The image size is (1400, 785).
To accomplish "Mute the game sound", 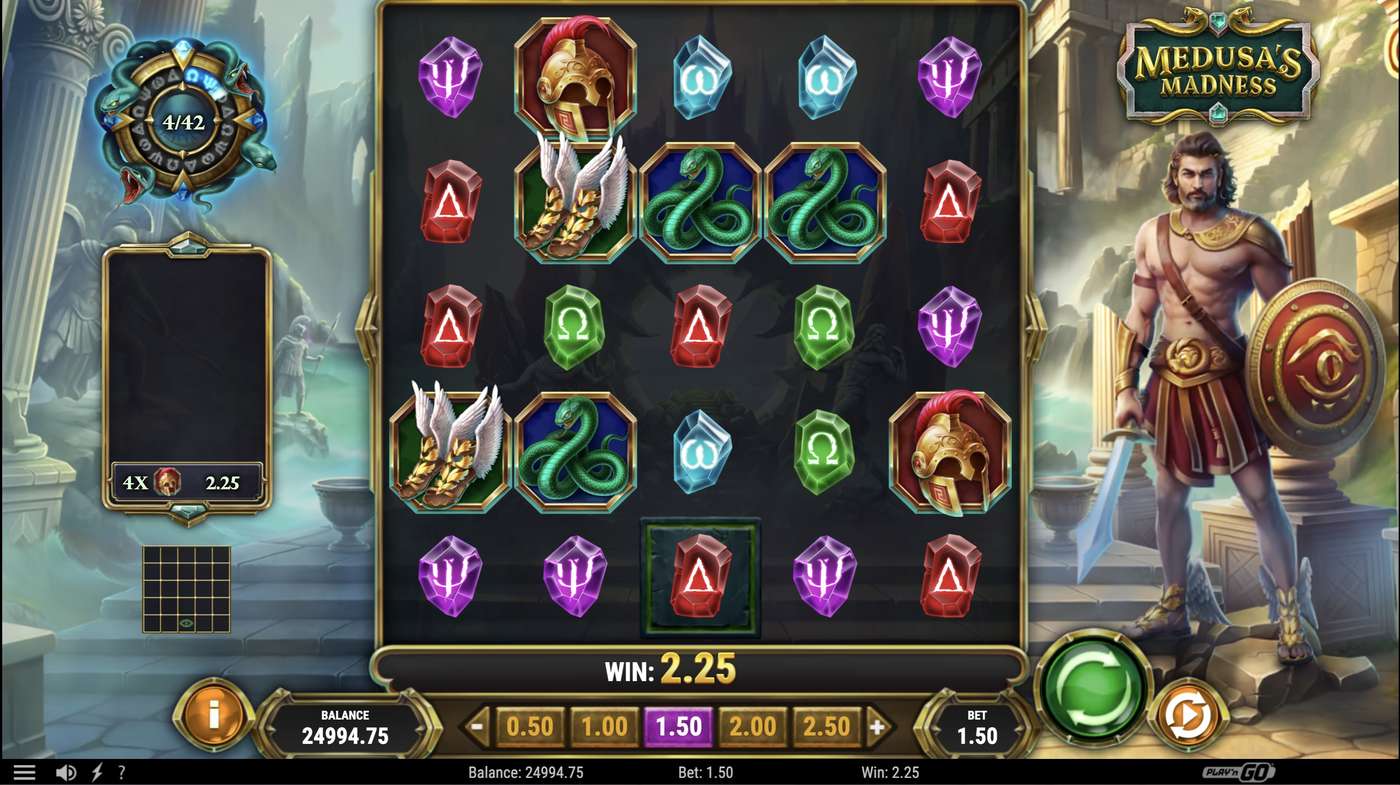I will (x=64, y=771).
